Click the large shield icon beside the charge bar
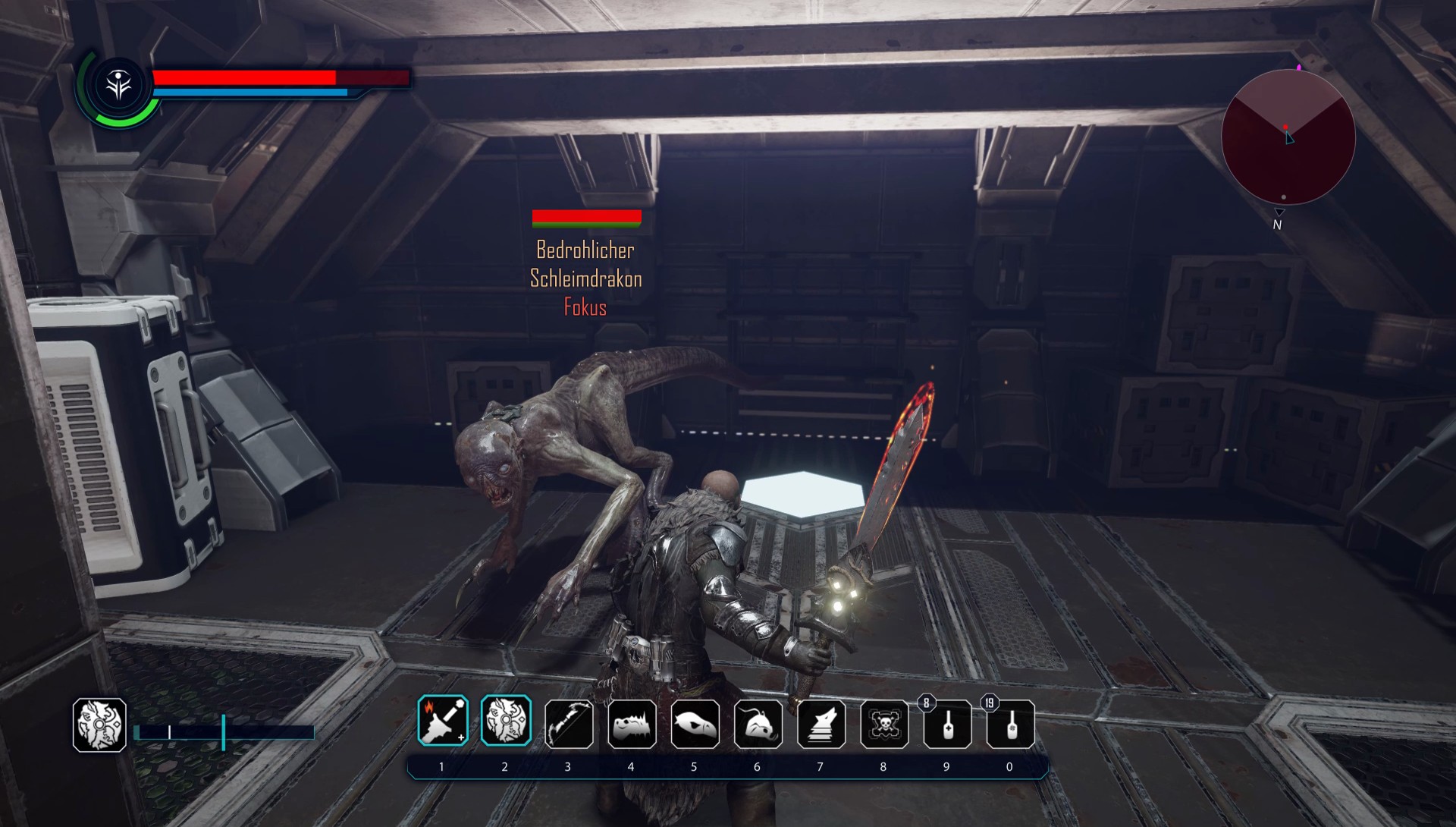The image size is (1456, 827). click(99, 725)
